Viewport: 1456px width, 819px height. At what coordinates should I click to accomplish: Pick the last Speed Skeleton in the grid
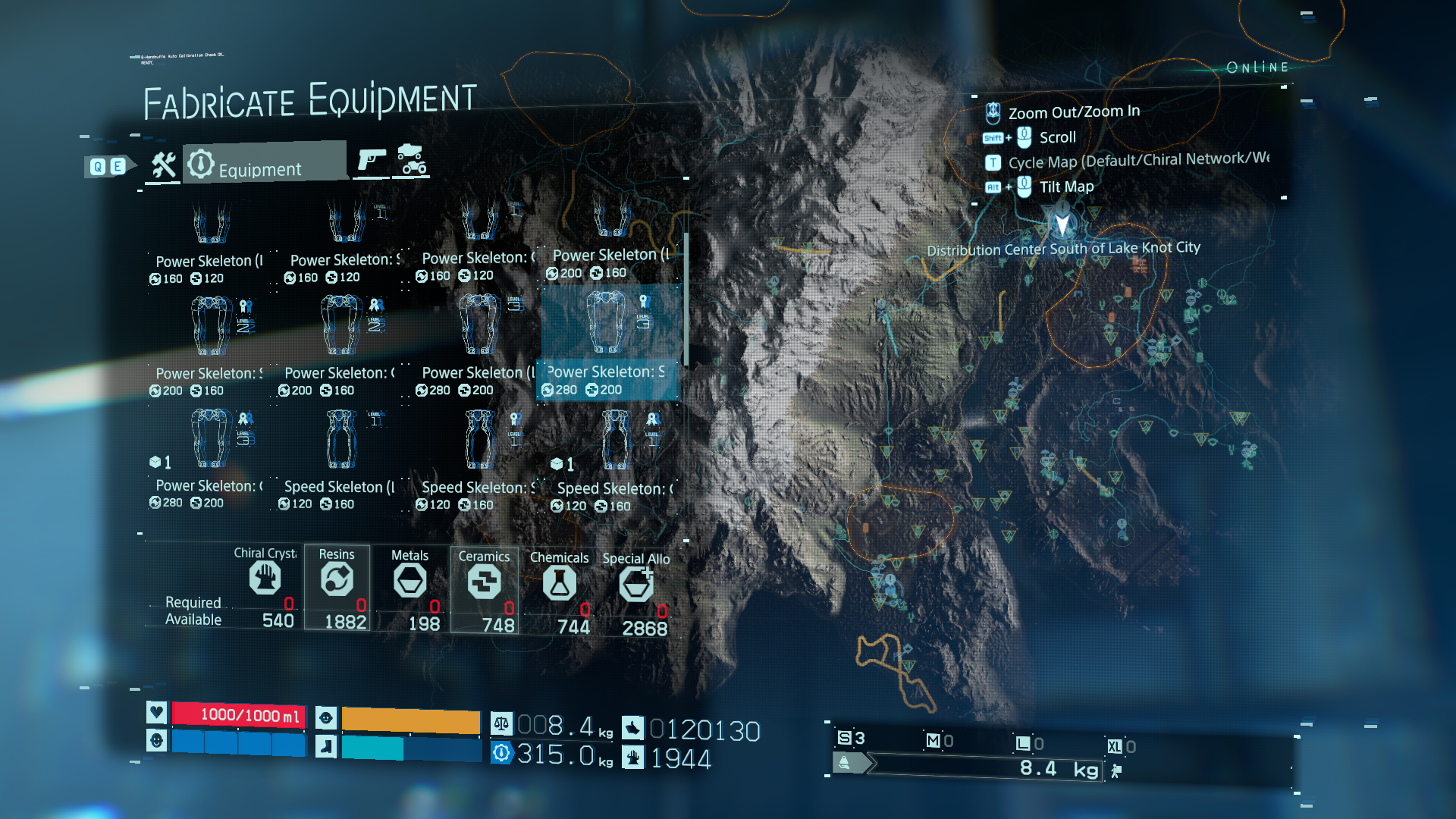(614, 459)
